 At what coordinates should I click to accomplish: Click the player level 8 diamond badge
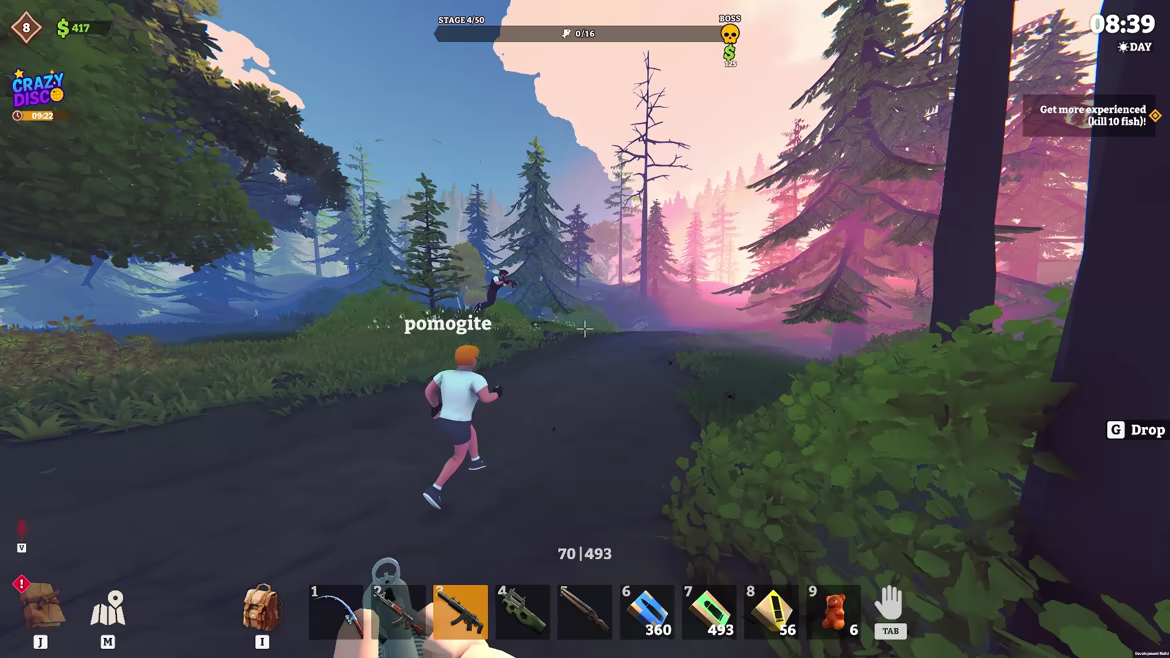26,28
